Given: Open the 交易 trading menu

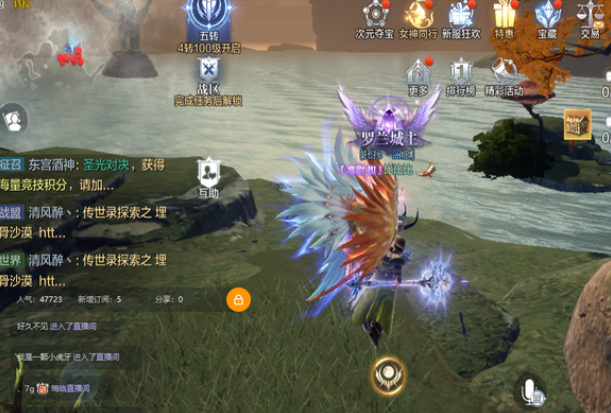Looking at the screenshot, I should click(590, 16).
